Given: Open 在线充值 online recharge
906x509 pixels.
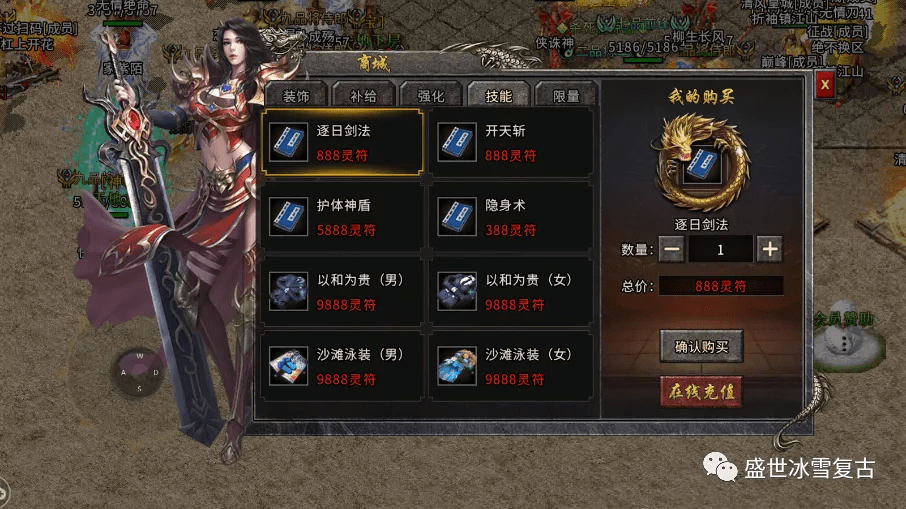Looking at the screenshot, I should coord(702,391).
